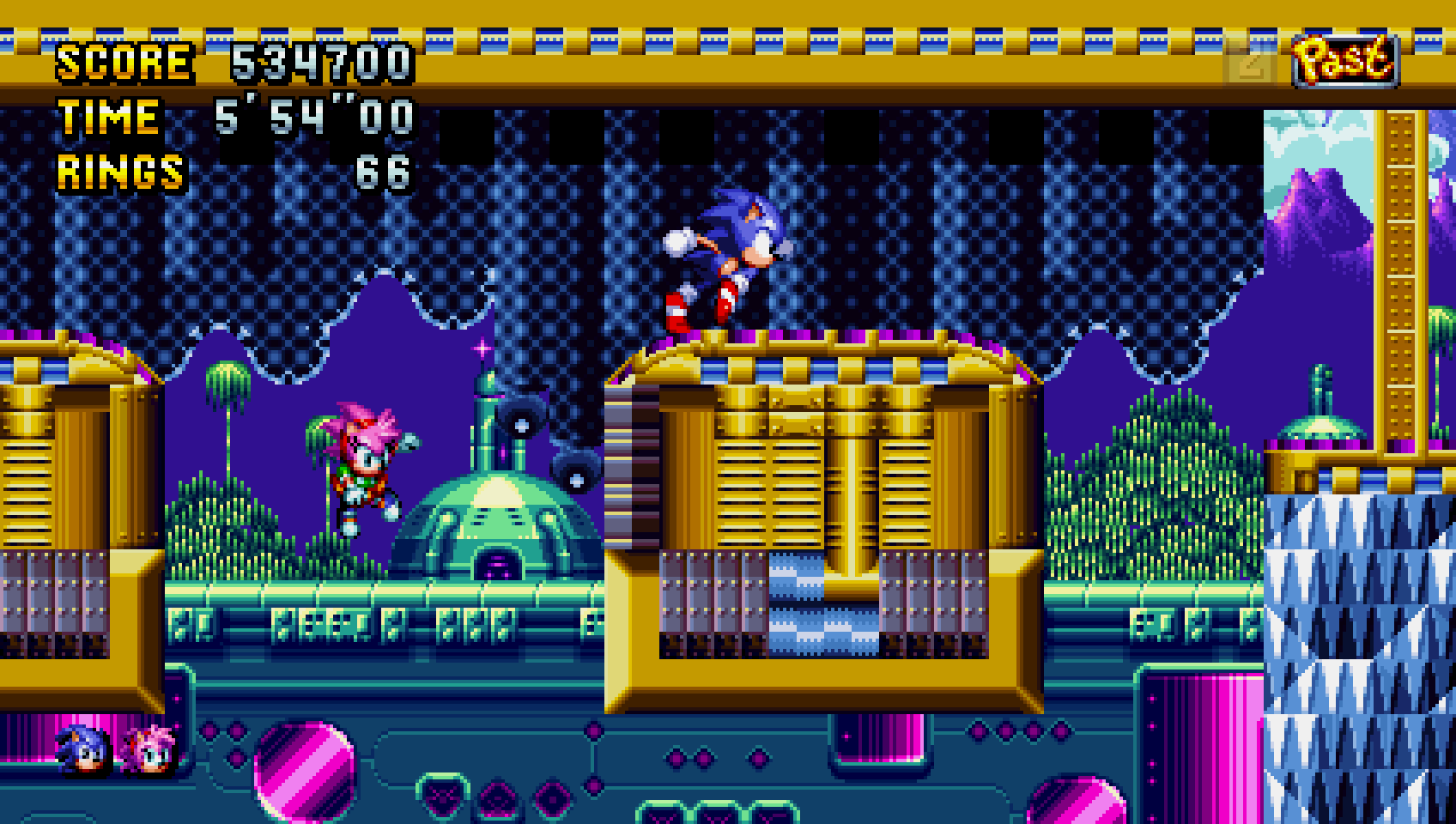Click the Past time-warp sign

click(1344, 61)
